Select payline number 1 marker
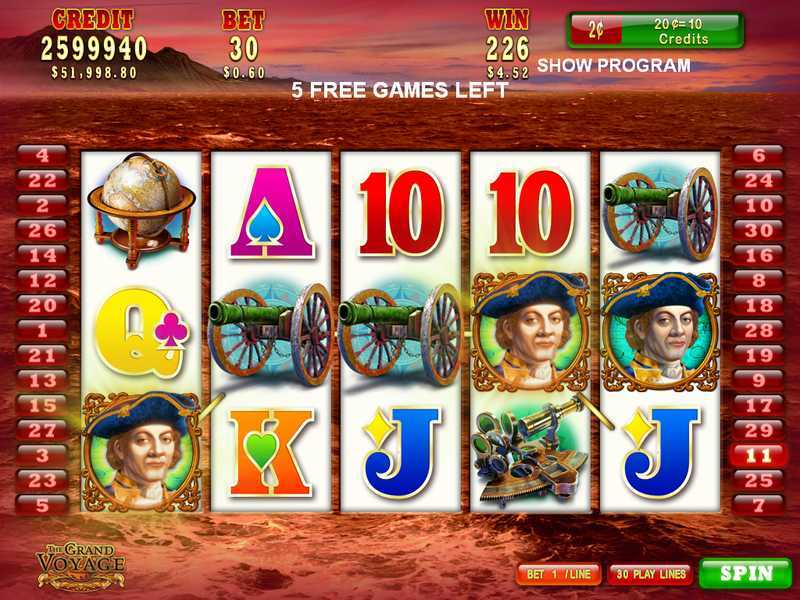The image size is (800, 600). click(x=43, y=330)
